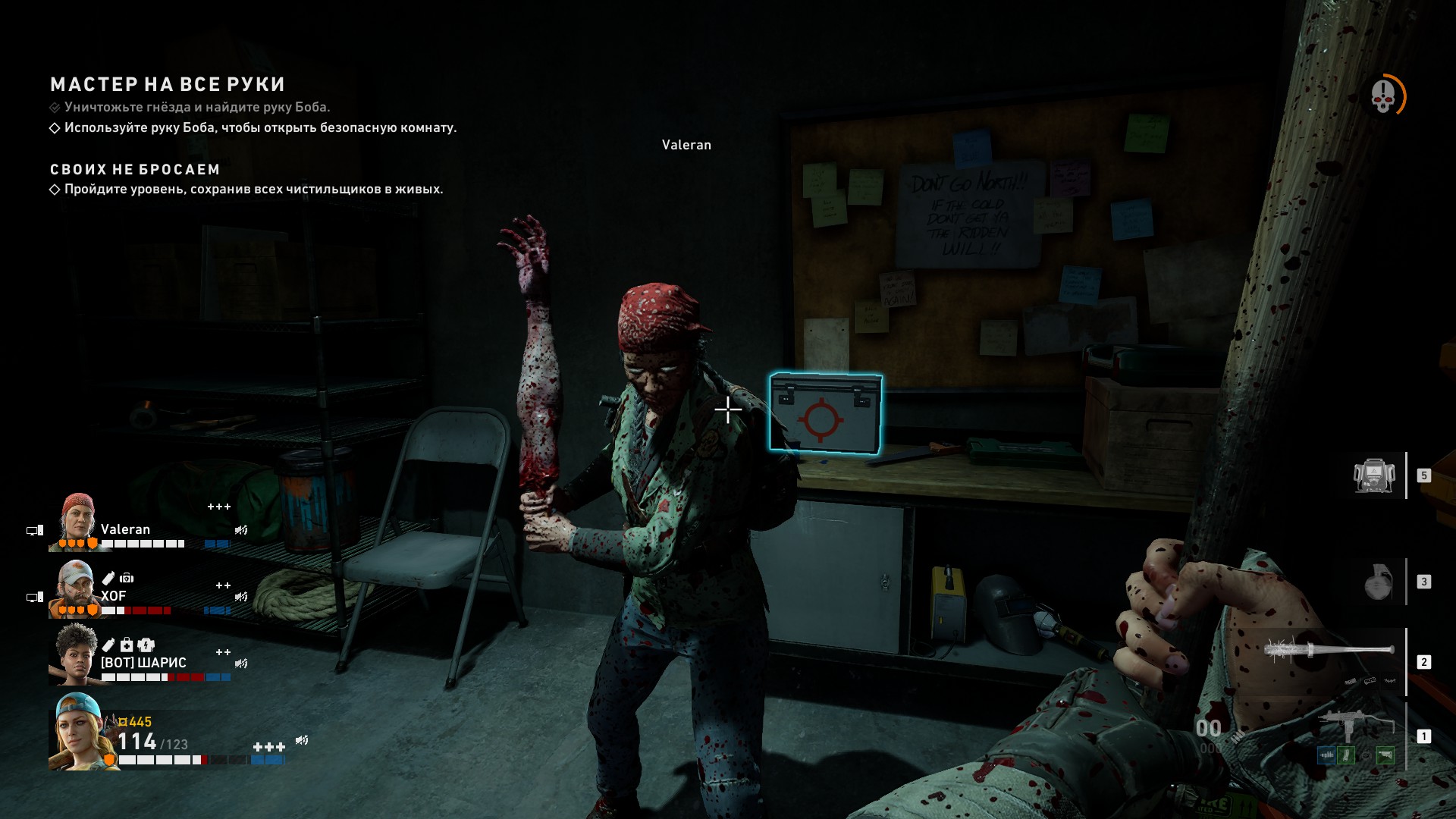Choose the slot 5 equipment item

pos(1374,476)
